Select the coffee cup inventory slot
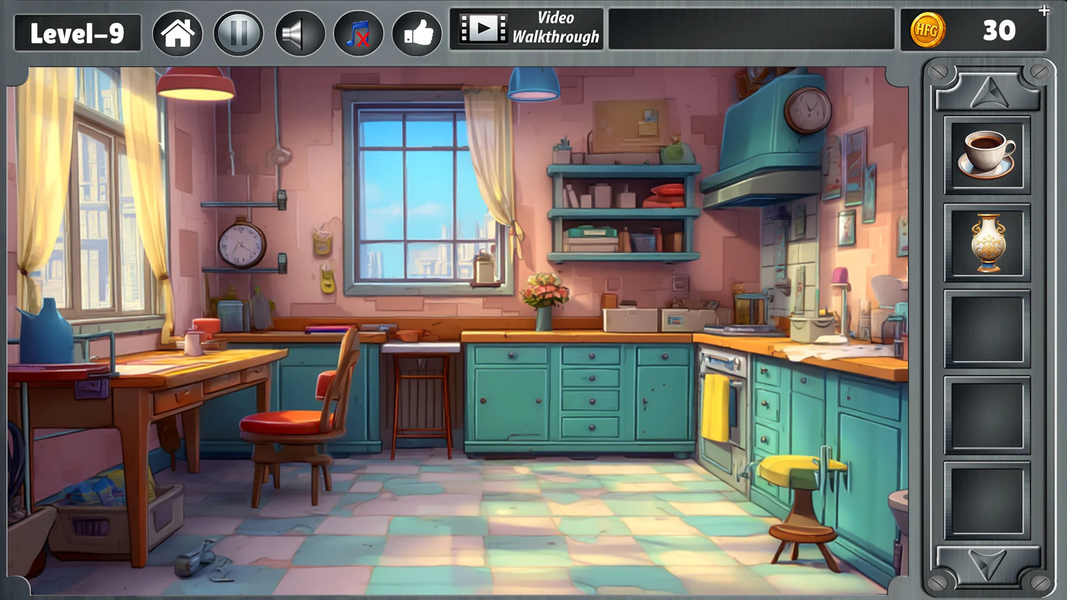Image resolution: width=1067 pixels, height=600 pixels. 987,155
